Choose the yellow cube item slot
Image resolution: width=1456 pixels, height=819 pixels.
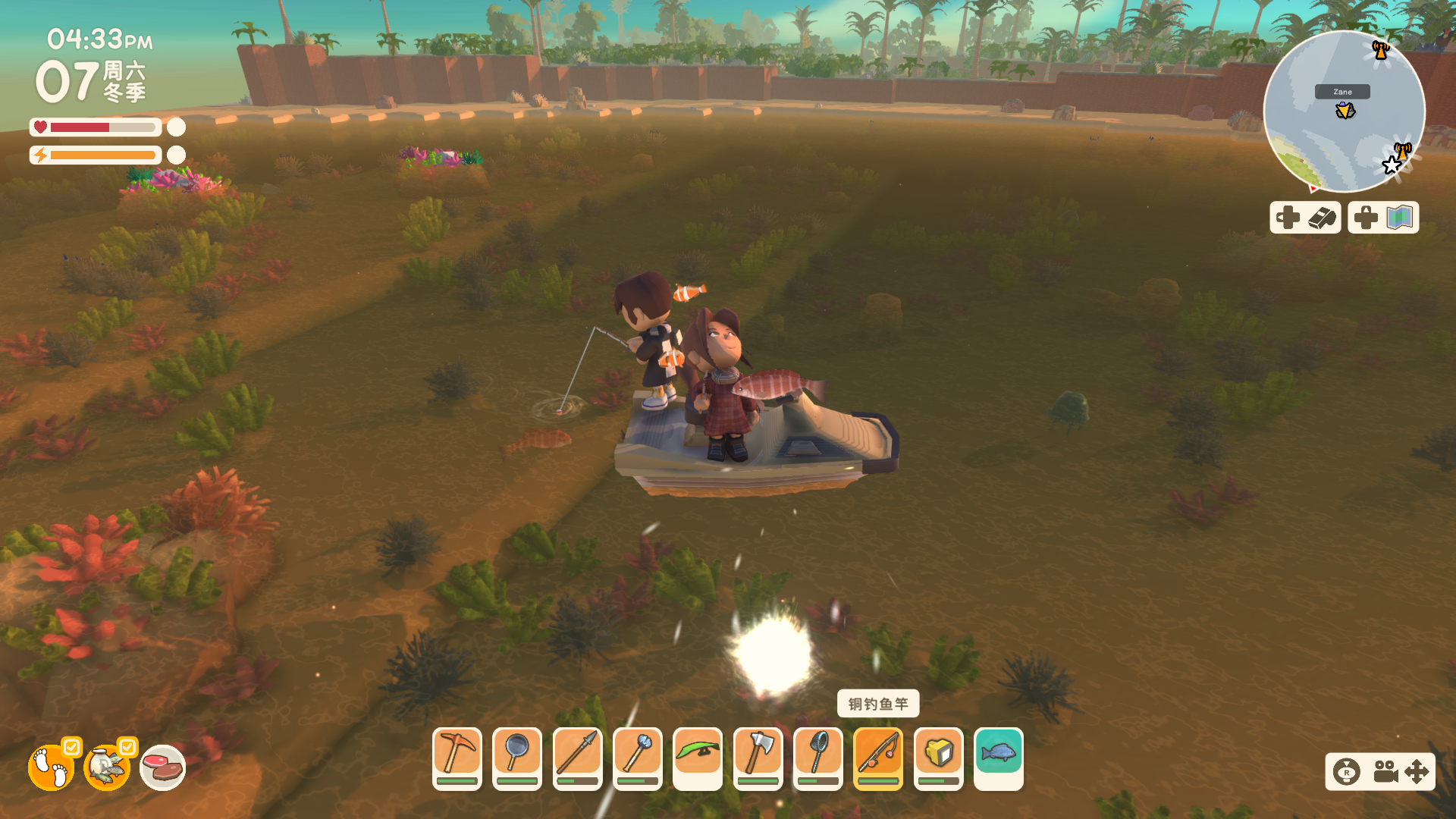pyautogui.click(x=939, y=756)
